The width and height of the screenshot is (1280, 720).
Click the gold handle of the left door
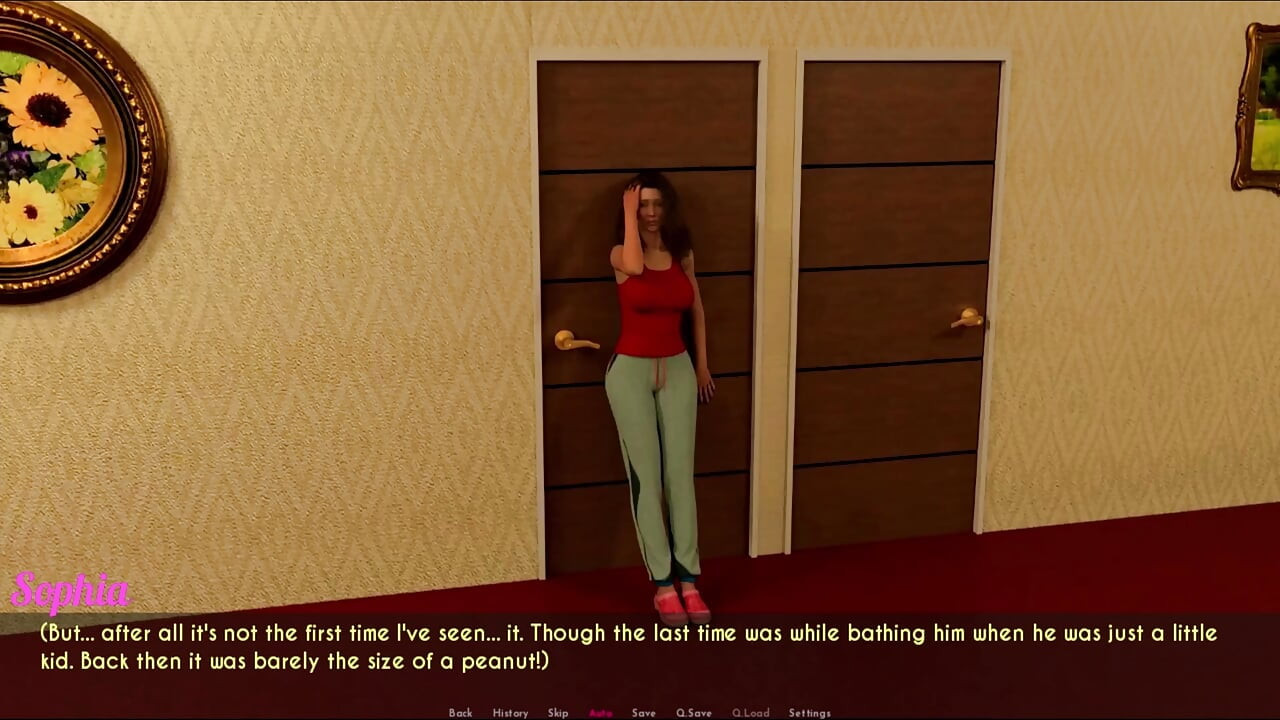(578, 338)
